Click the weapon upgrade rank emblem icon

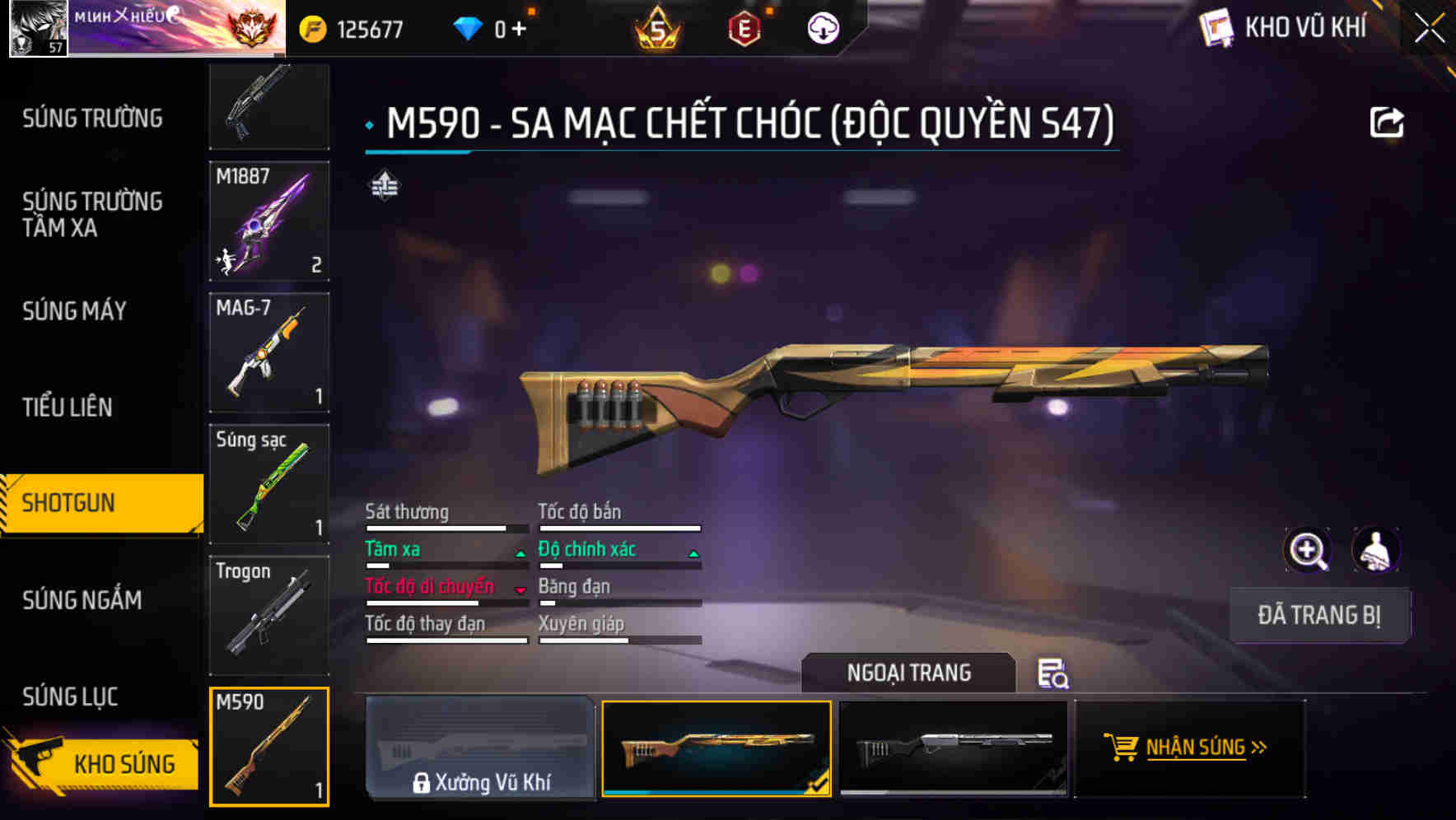[x=386, y=186]
